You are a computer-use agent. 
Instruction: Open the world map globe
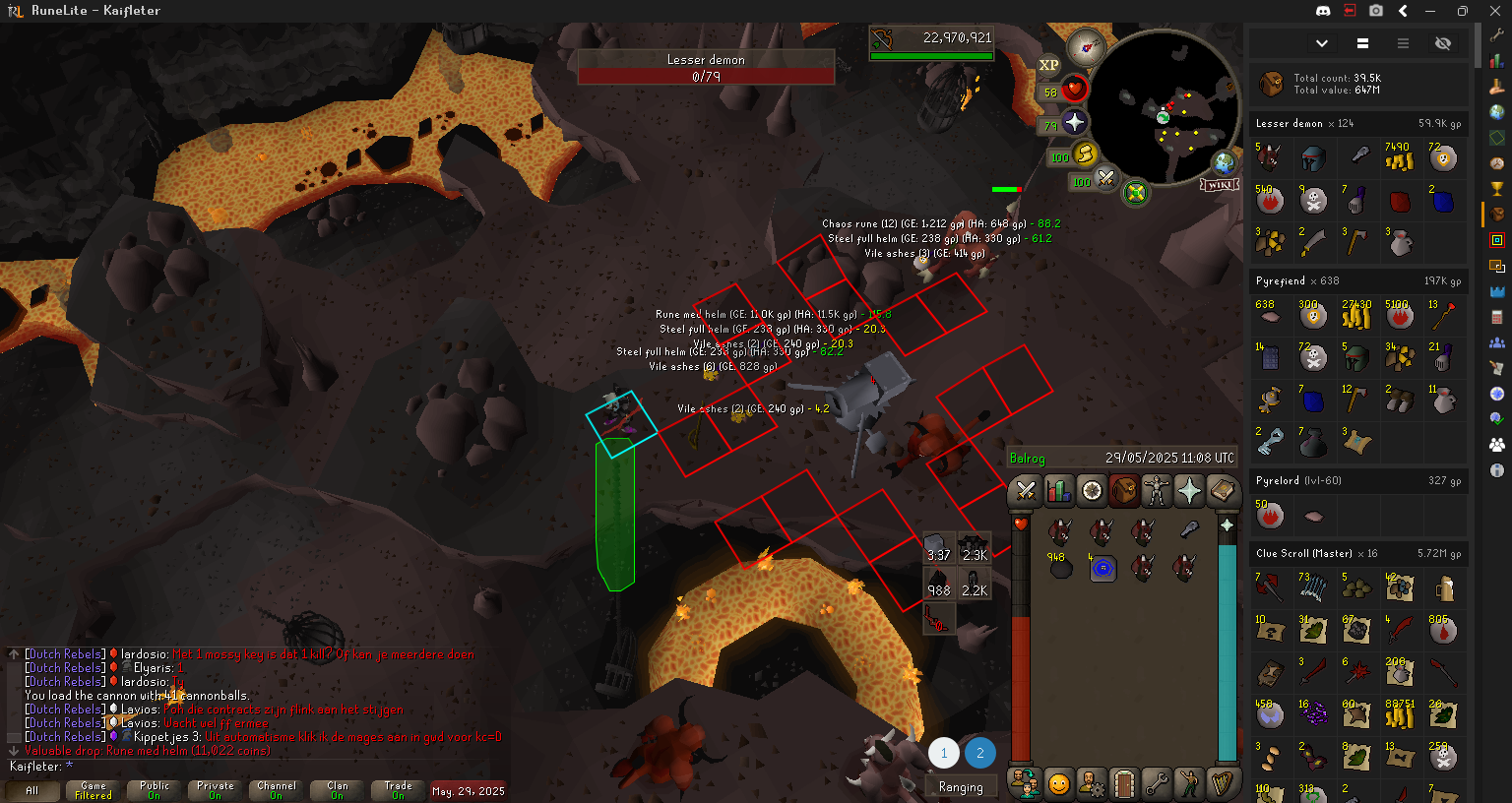point(1224,162)
